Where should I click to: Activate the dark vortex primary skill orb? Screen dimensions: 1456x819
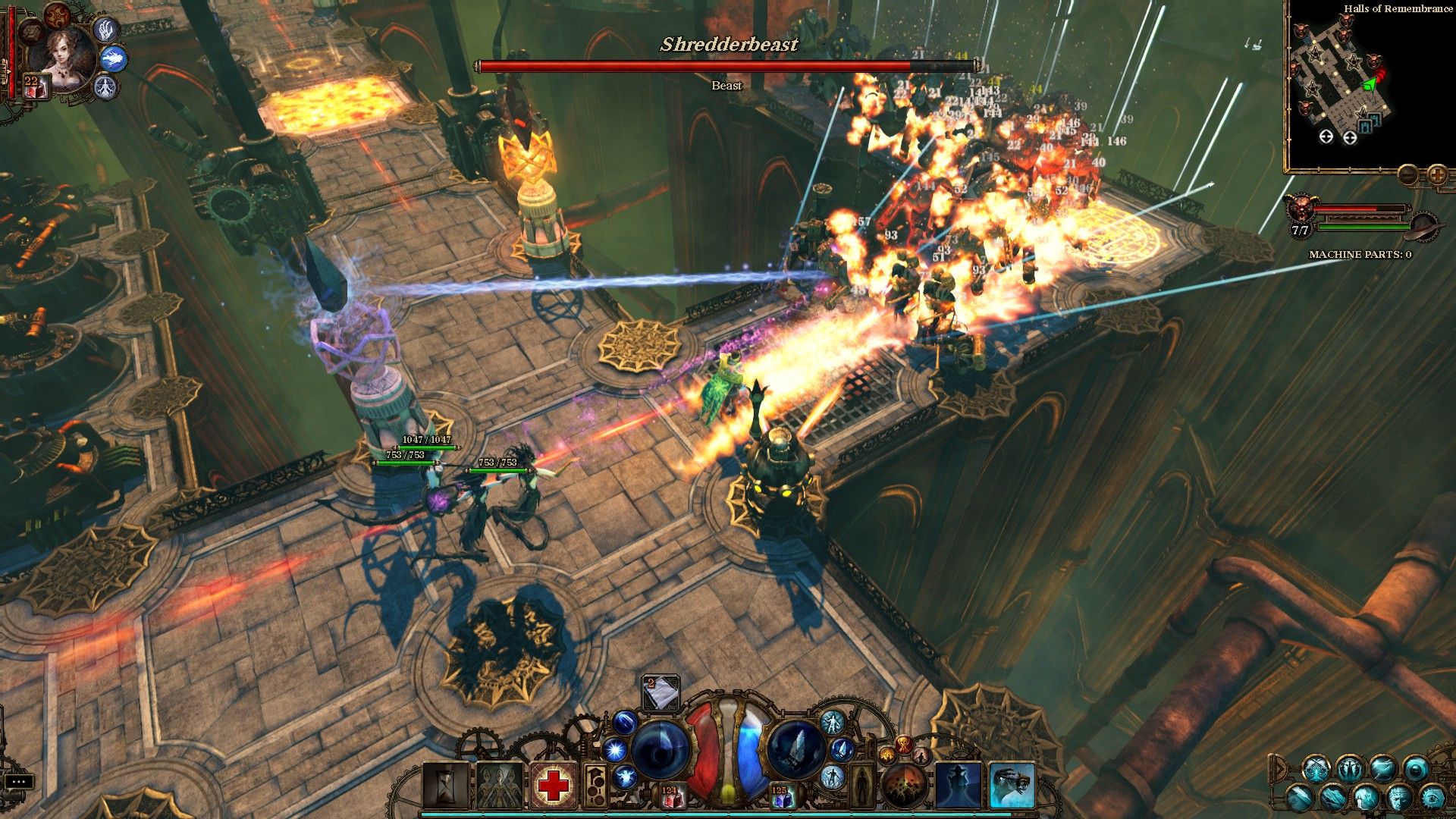click(660, 748)
